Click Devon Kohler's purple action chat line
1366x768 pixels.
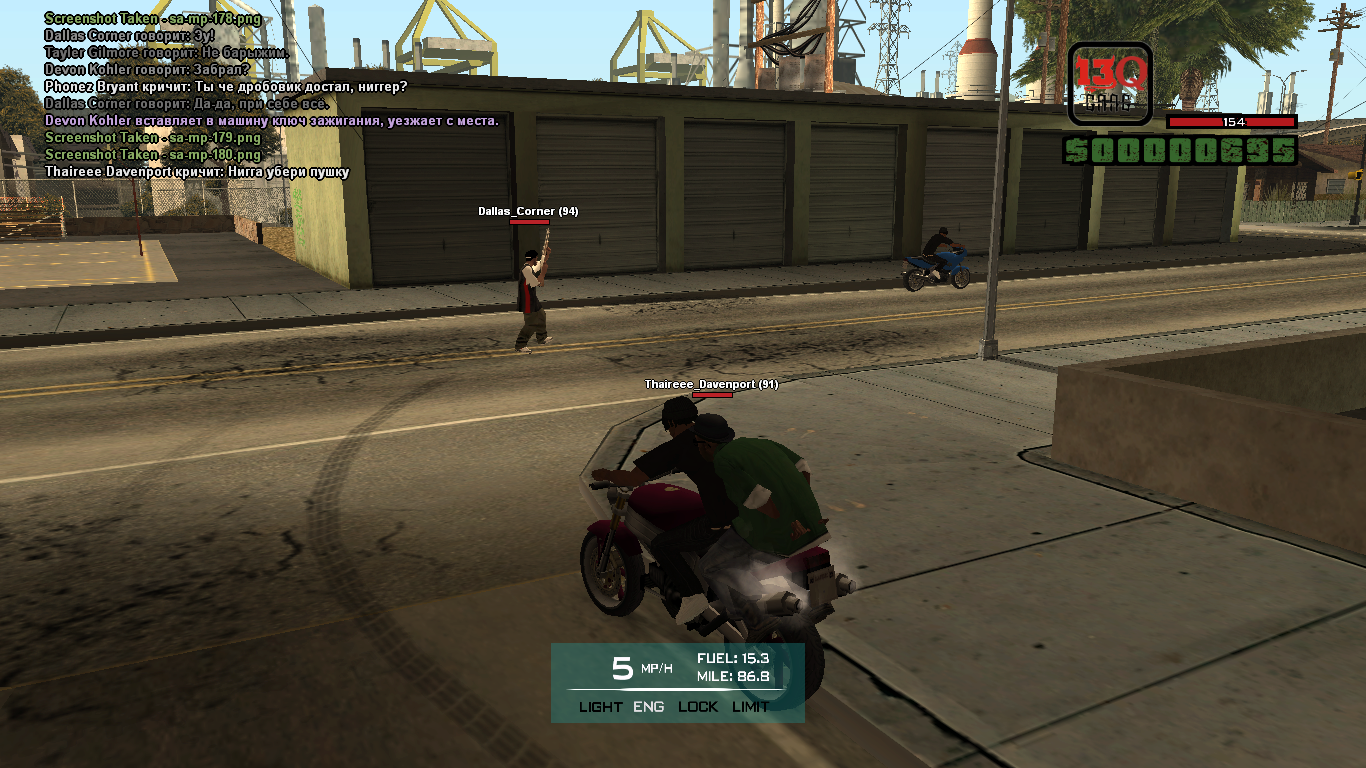click(271, 121)
